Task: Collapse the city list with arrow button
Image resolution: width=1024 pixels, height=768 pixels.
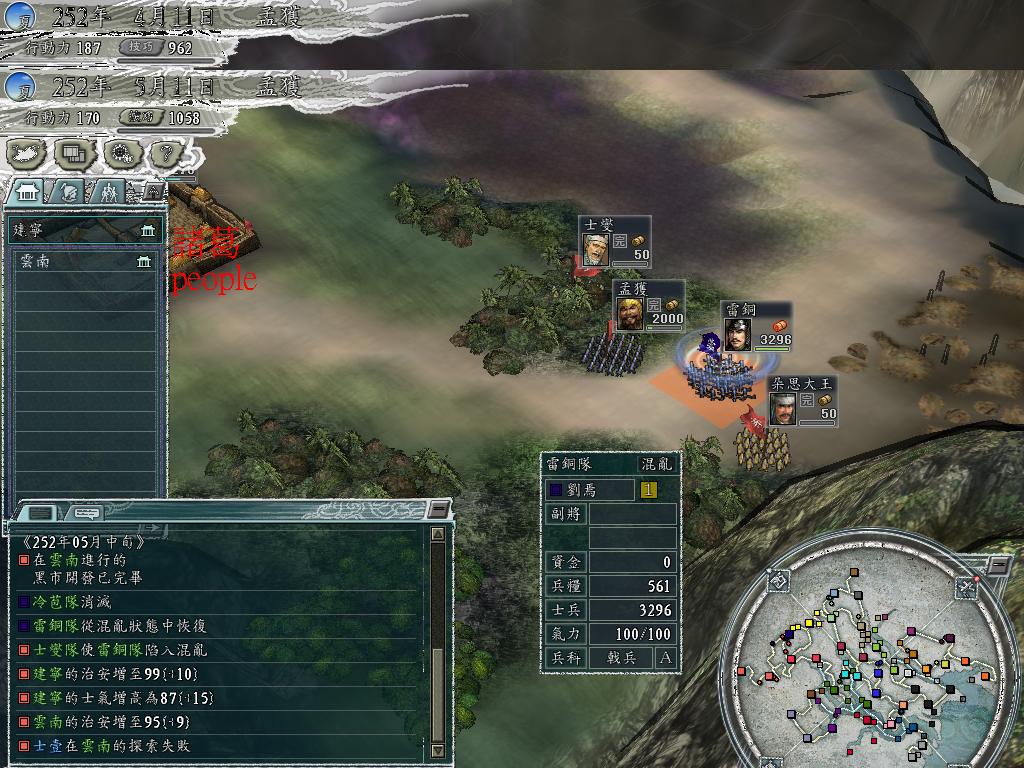Action: point(153,189)
